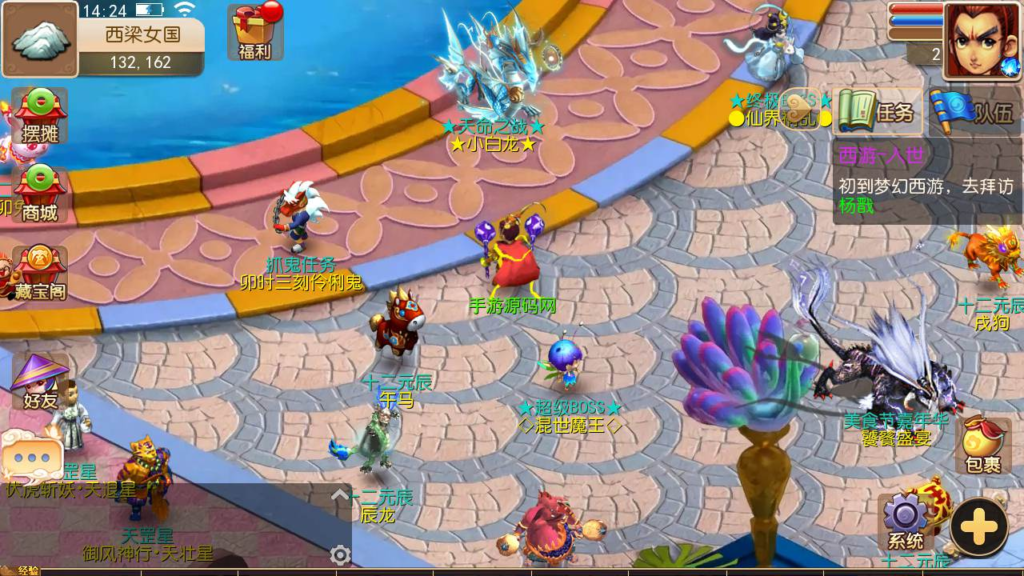Switch to the 任务 quest tab
This screenshot has width=1024, height=576.
coord(876,112)
